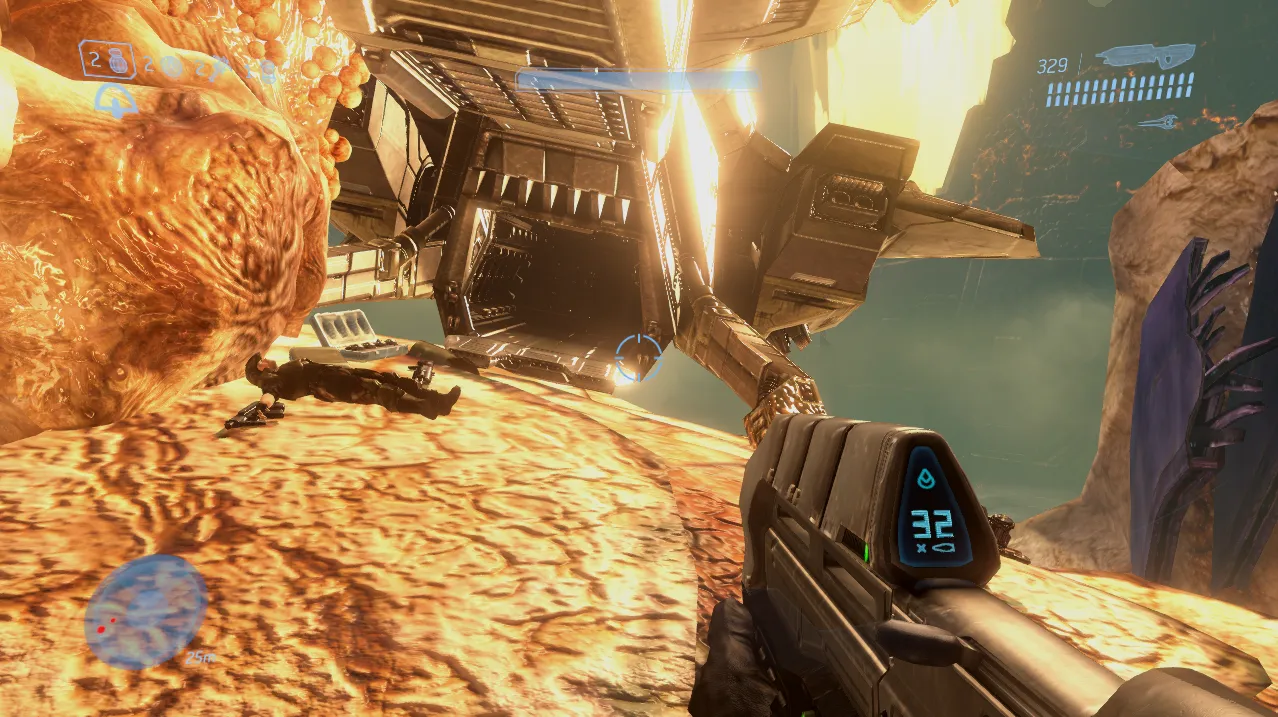Switch to the plasma grenade icon
Screen dimensions: 1278x717
(172, 67)
